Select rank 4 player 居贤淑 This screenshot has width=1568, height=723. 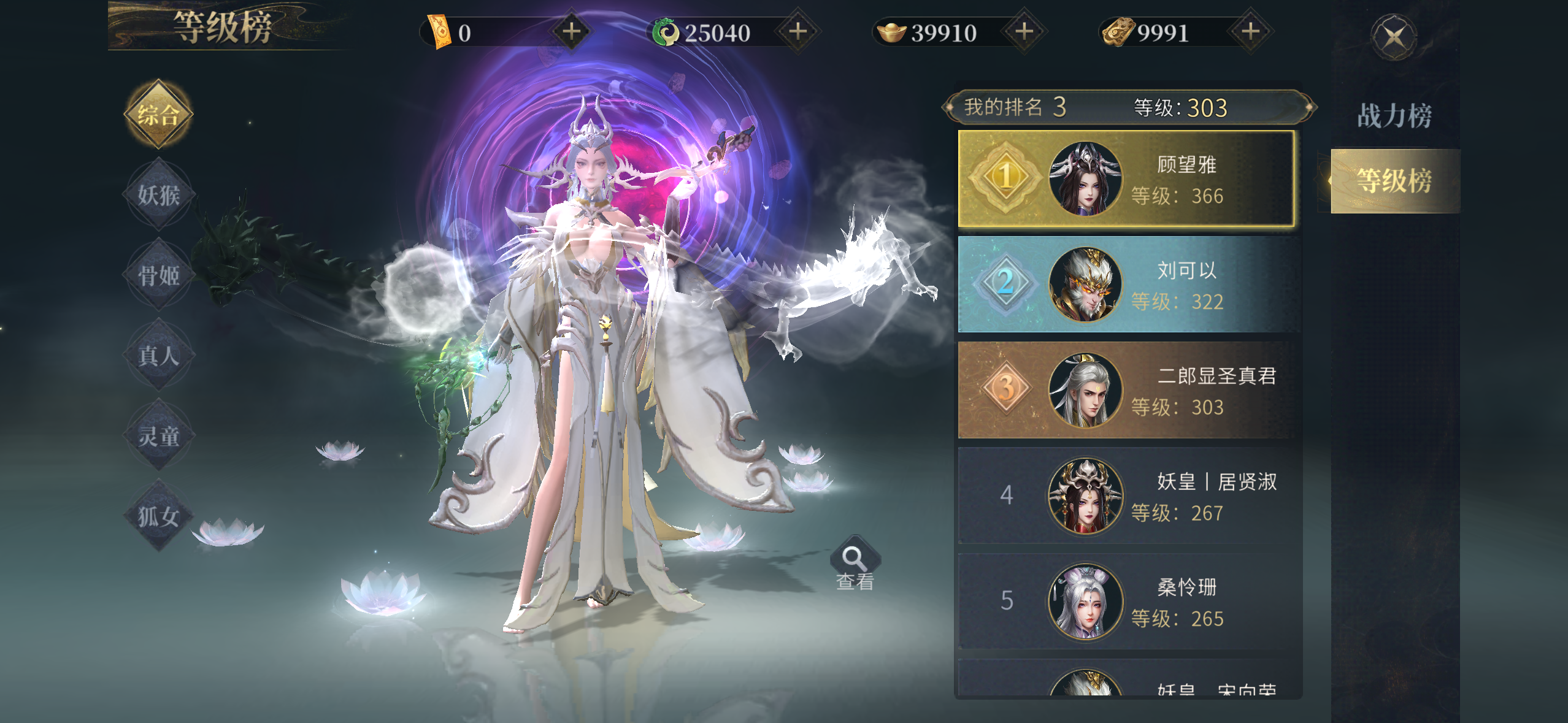1126,495
